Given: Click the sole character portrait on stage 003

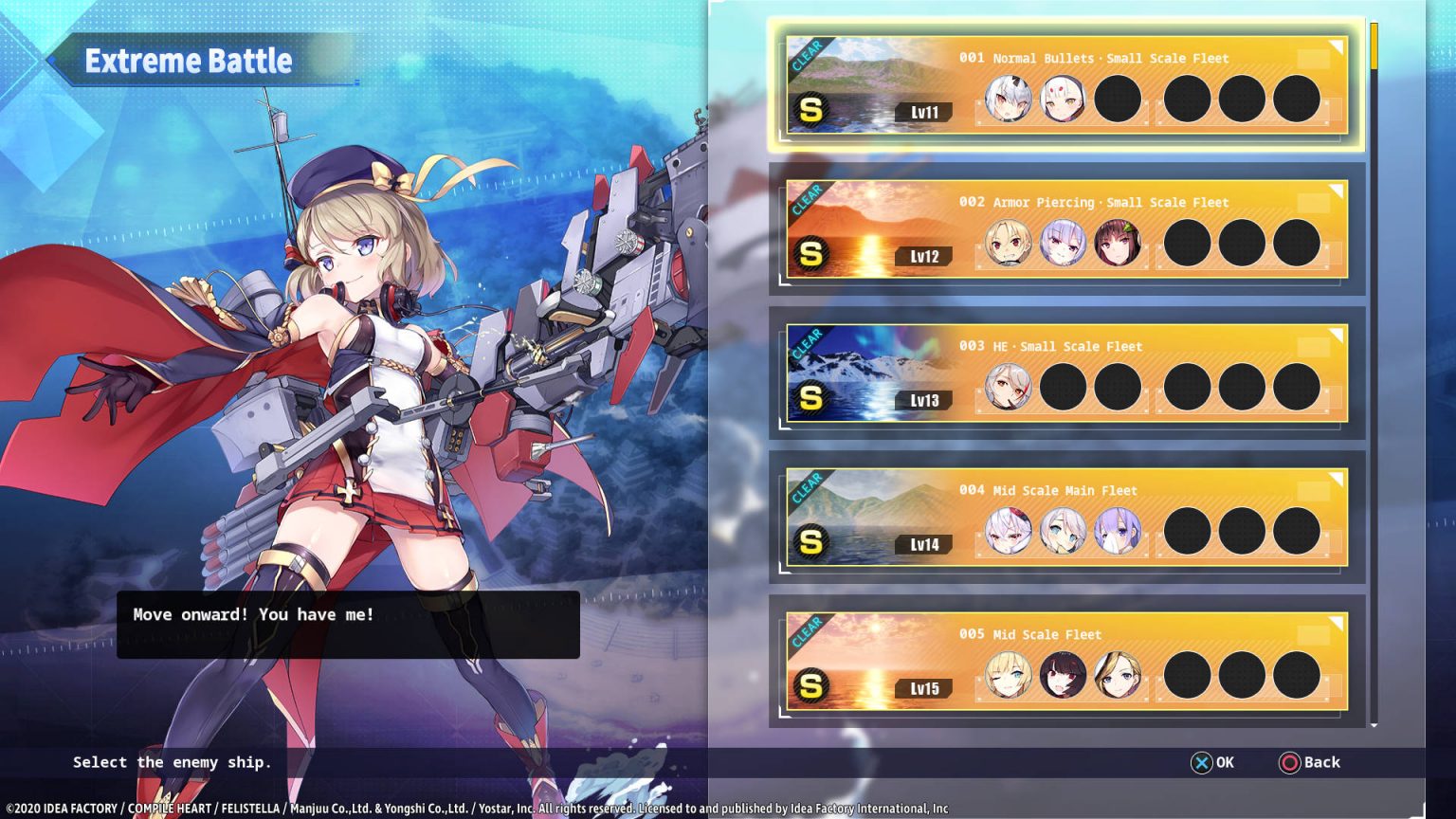Looking at the screenshot, I should pyautogui.click(x=1008, y=387).
